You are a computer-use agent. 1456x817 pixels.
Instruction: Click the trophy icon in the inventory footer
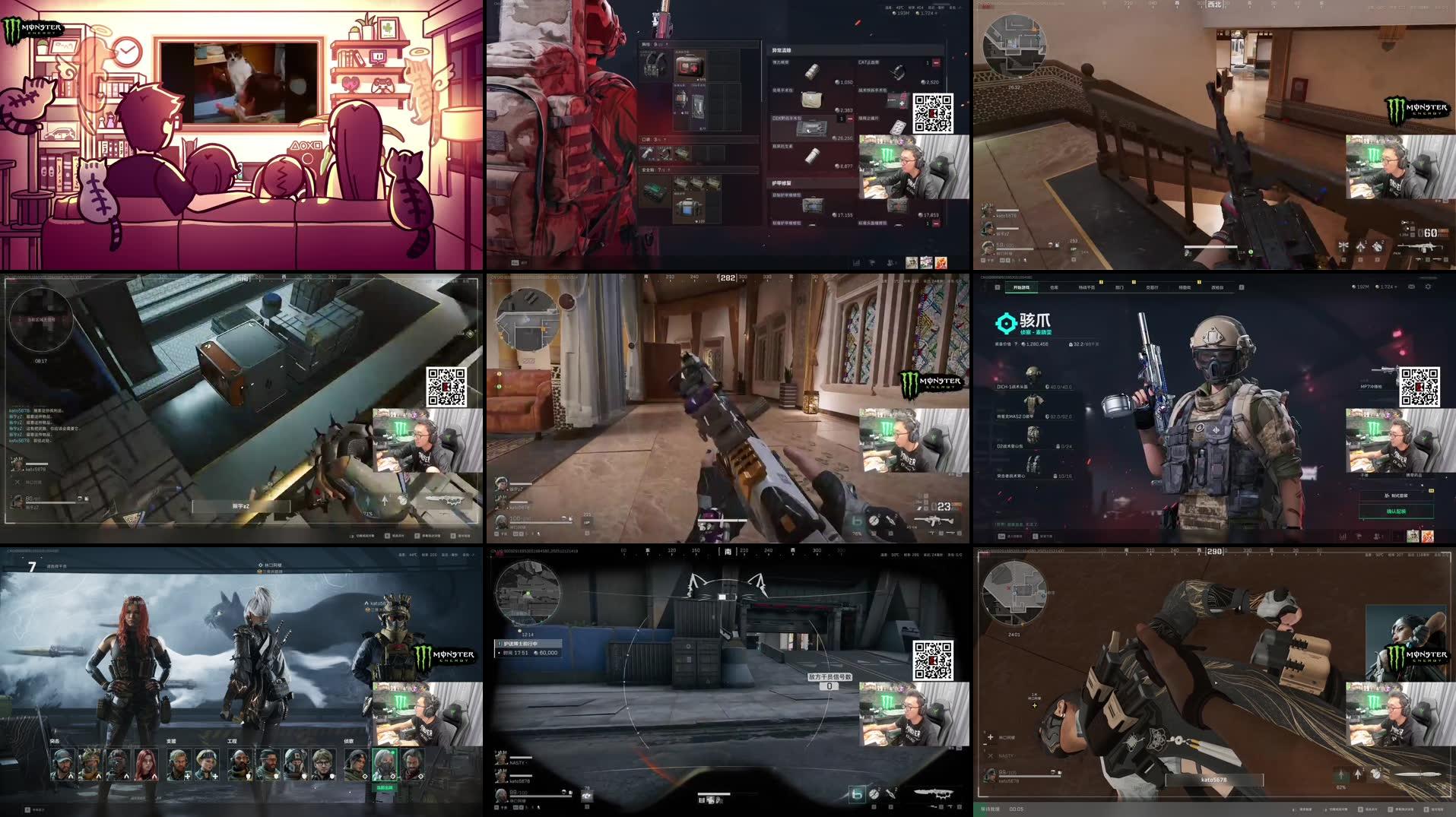click(x=872, y=264)
